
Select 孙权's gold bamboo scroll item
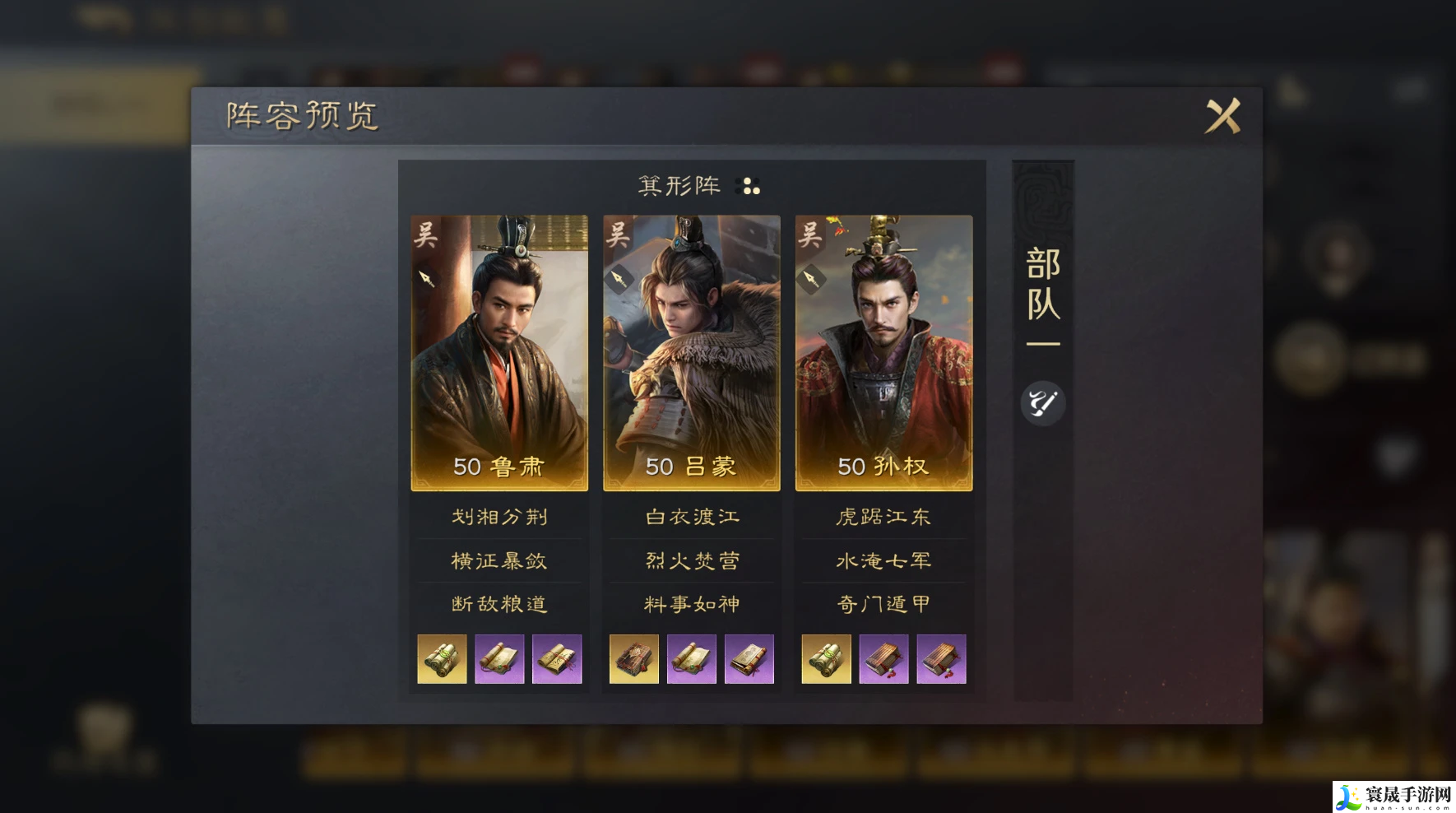pyautogui.click(x=826, y=659)
